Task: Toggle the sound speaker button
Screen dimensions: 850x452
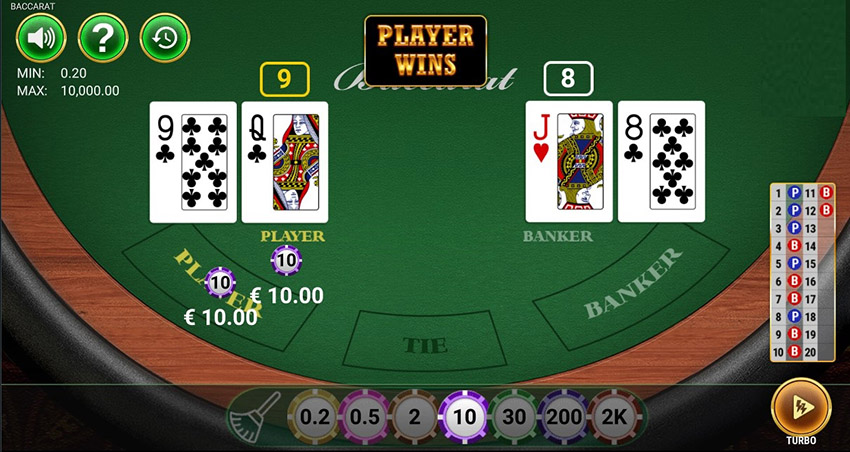Action: tap(40, 39)
